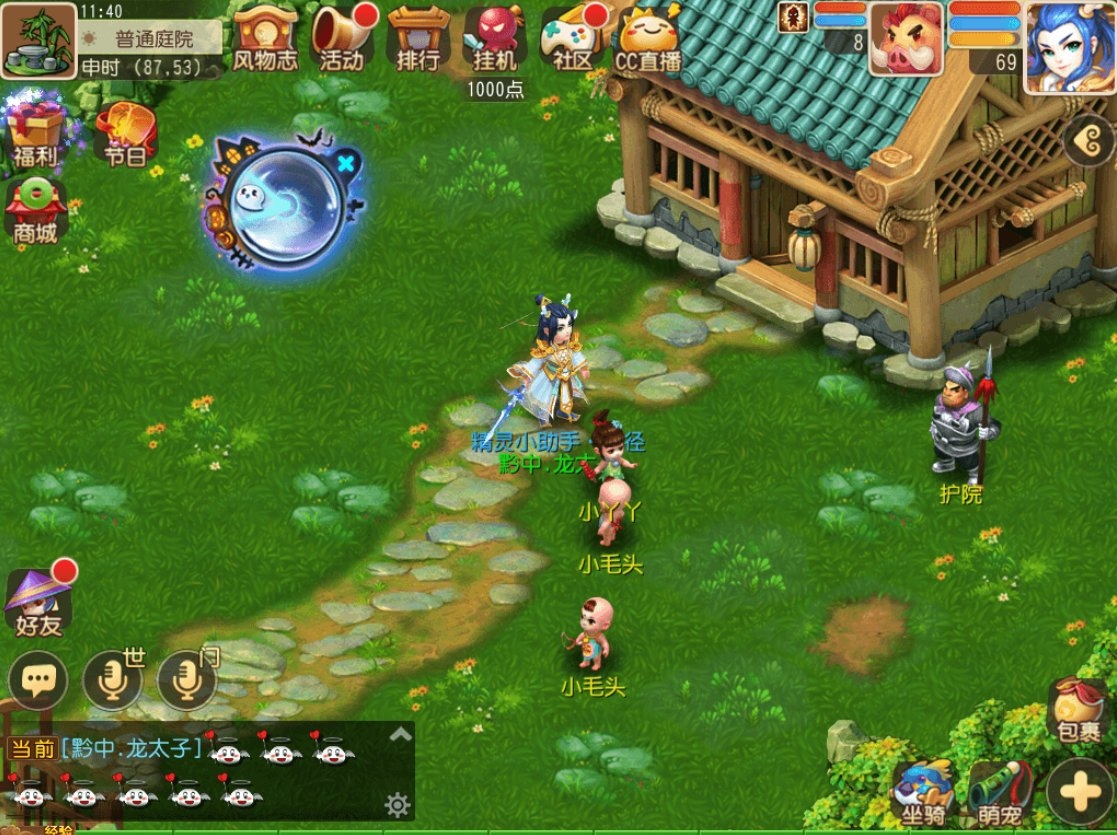Activate the 世 world voice microphone
Screen dimensions: 1117x835
[112, 682]
